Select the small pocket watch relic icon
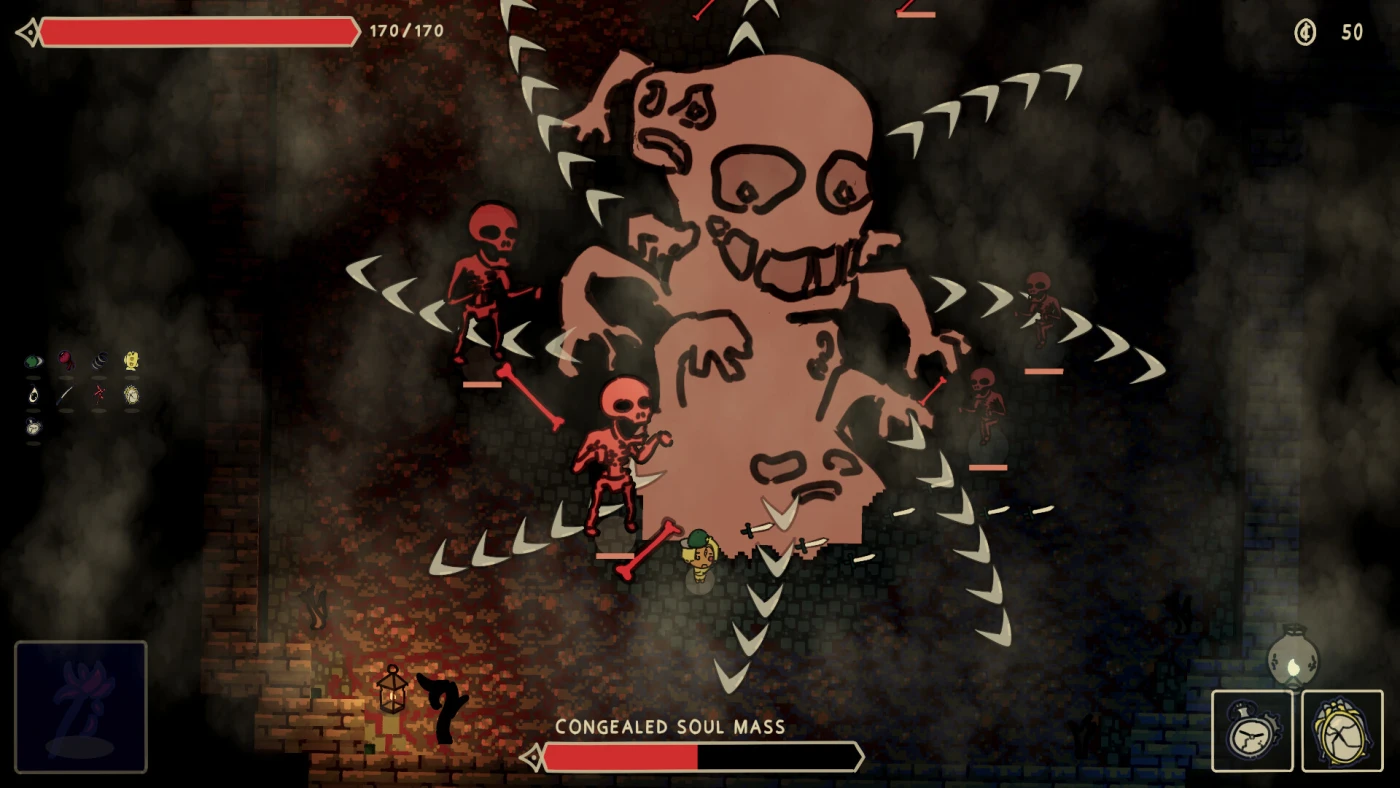Image resolution: width=1400 pixels, height=788 pixels. 34,427
